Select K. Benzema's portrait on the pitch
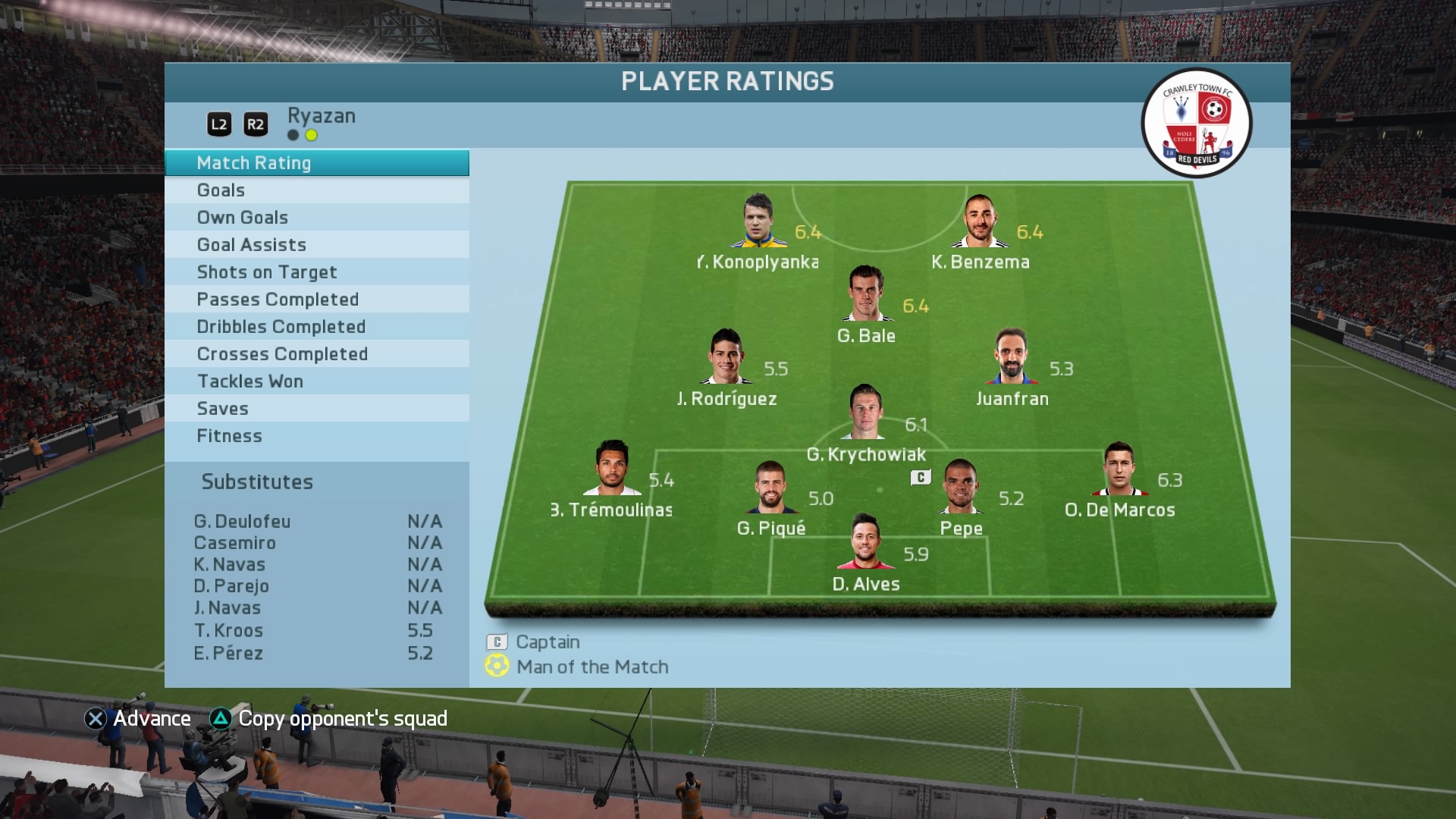 click(x=979, y=222)
